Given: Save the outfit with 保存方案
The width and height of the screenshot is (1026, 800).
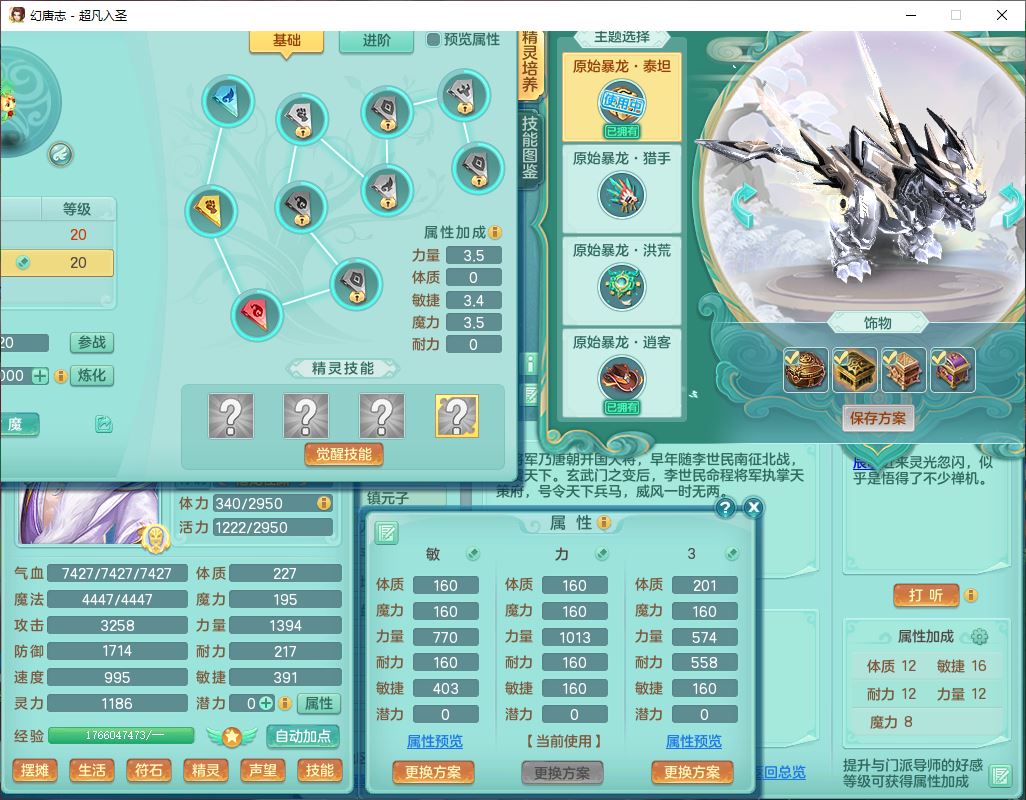Looking at the screenshot, I should click(878, 418).
